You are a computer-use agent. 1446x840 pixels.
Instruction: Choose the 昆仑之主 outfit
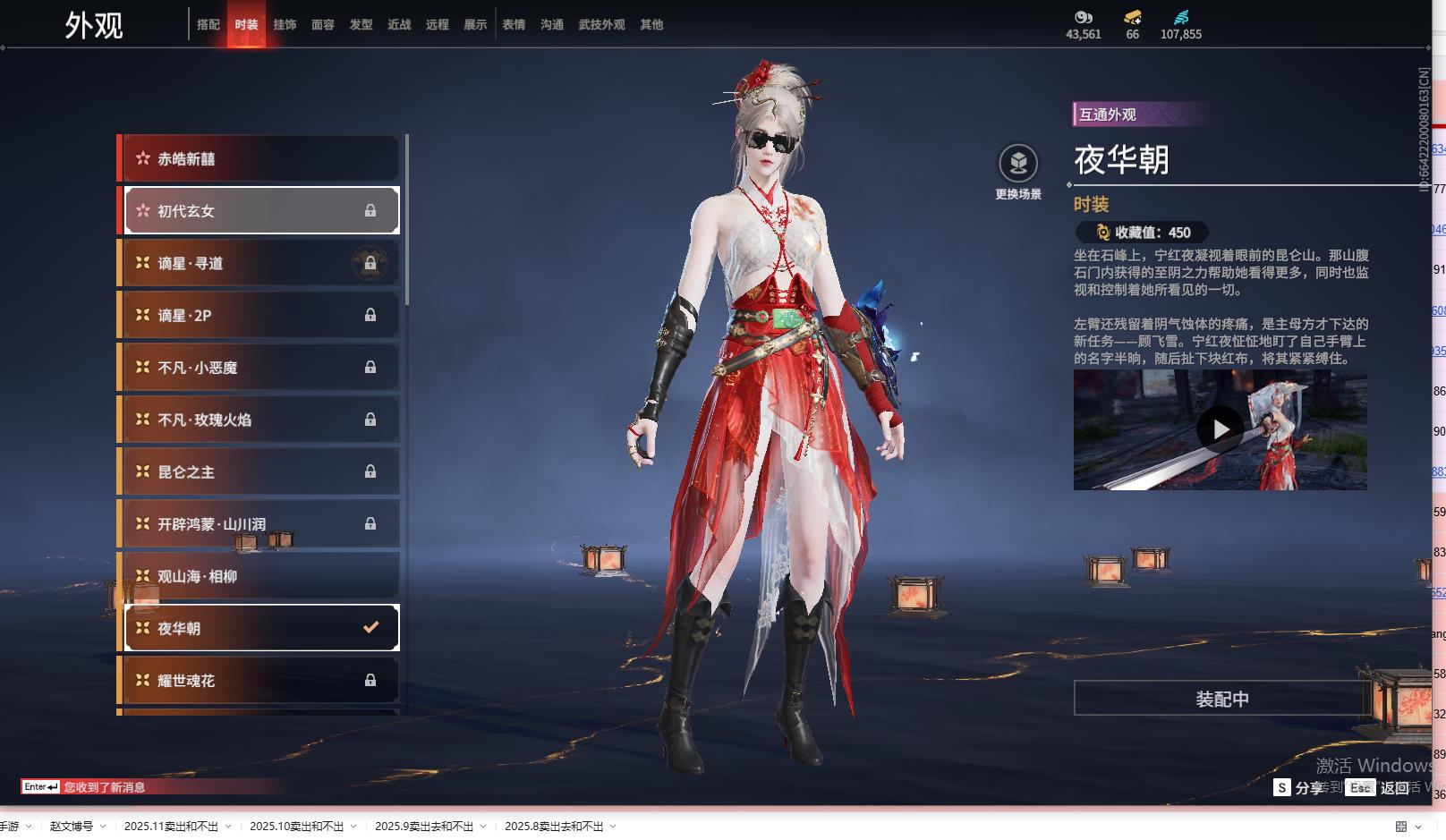click(x=259, y=472)
